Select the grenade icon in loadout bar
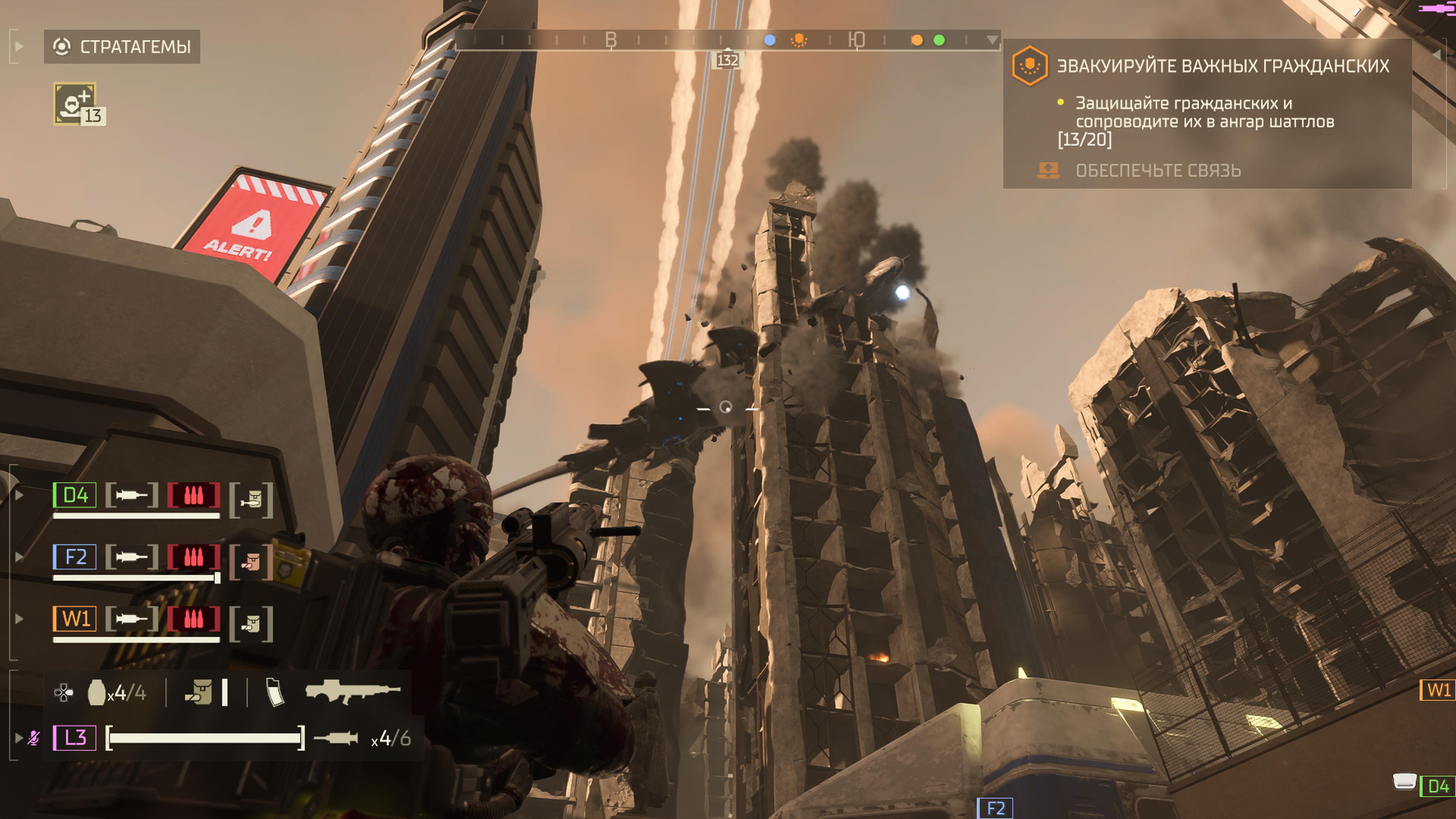This screenshot has height=819, width=1456. (97, 692)
